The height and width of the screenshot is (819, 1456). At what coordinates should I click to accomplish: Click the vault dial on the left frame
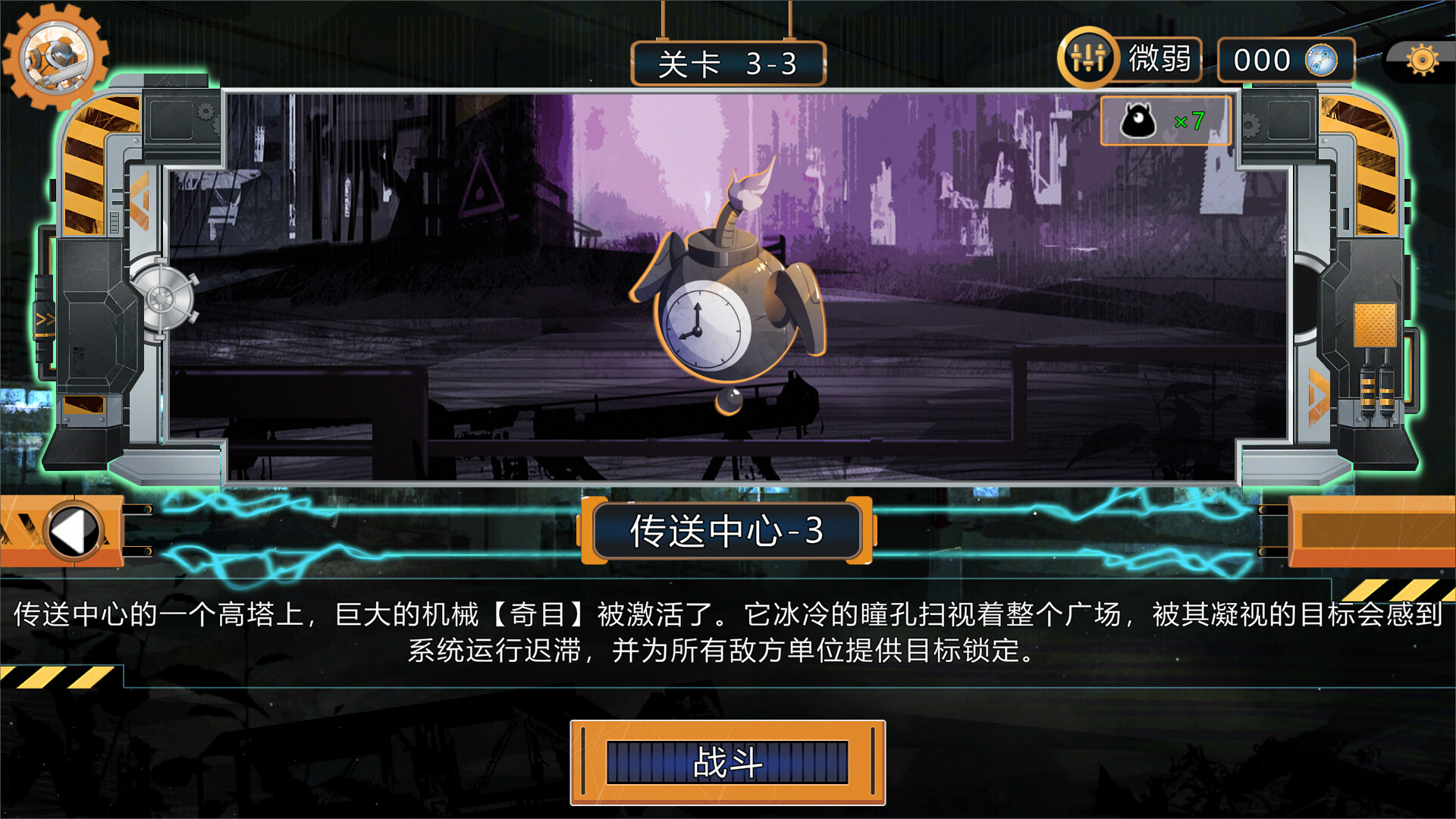pyautogui.click(x=162, y=298)
